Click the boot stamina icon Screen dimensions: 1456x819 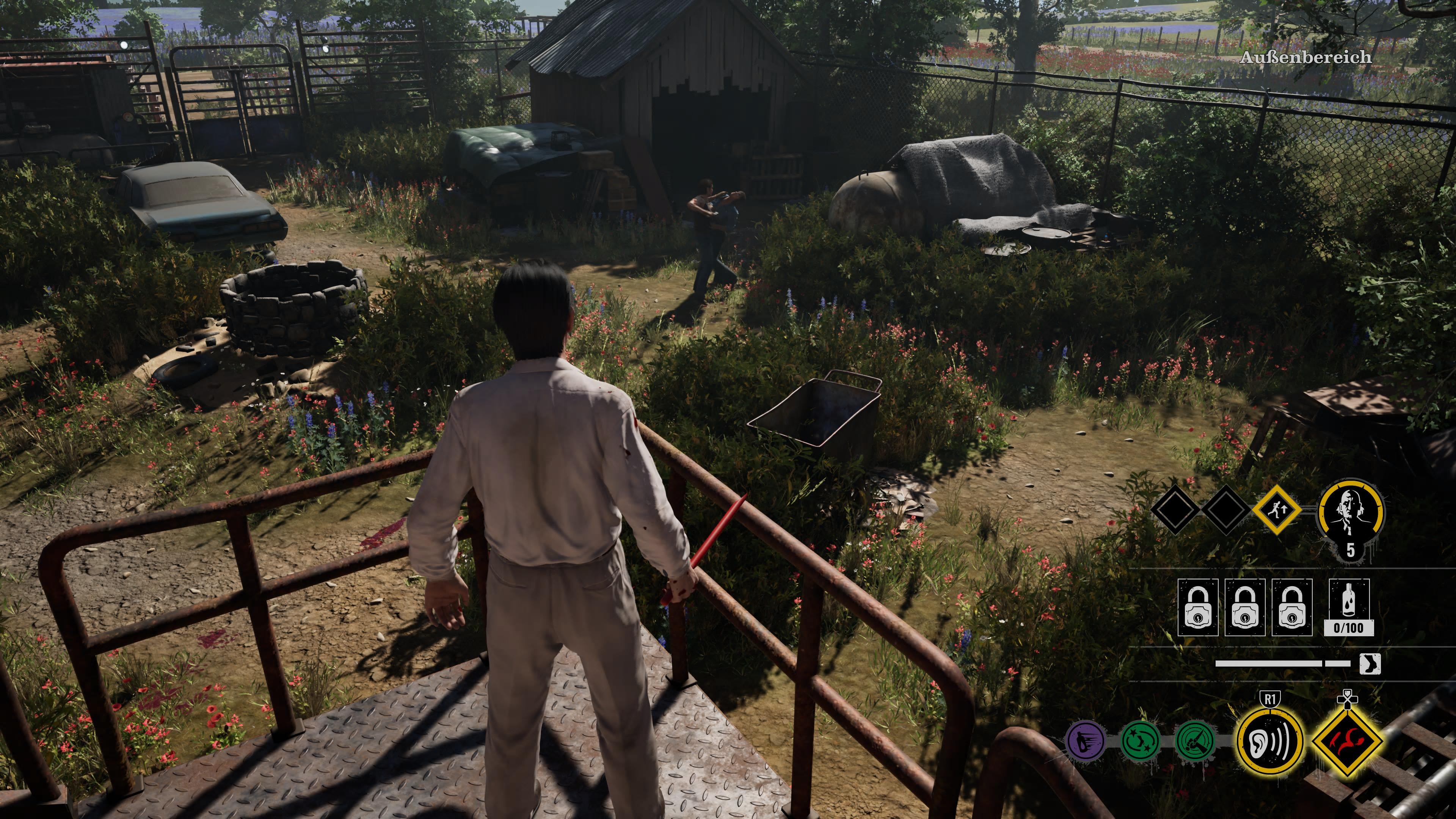point(1370,664)
